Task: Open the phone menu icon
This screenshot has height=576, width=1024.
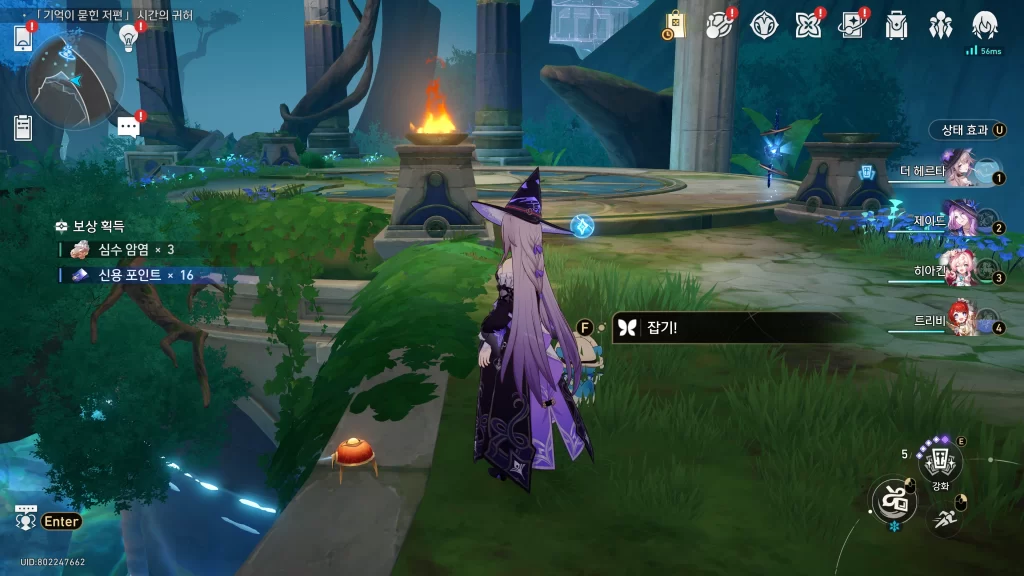Action: [x=23, y=38]
